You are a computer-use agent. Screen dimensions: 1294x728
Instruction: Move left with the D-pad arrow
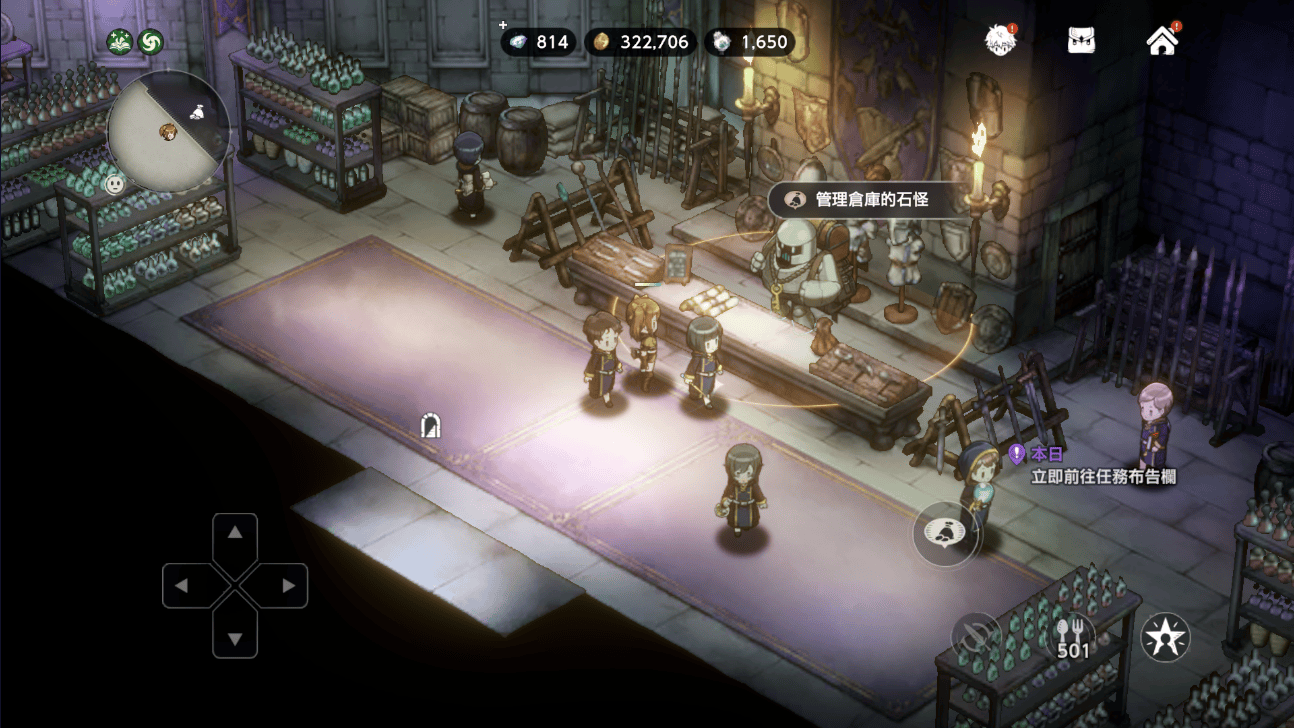[x=182, y=586]
